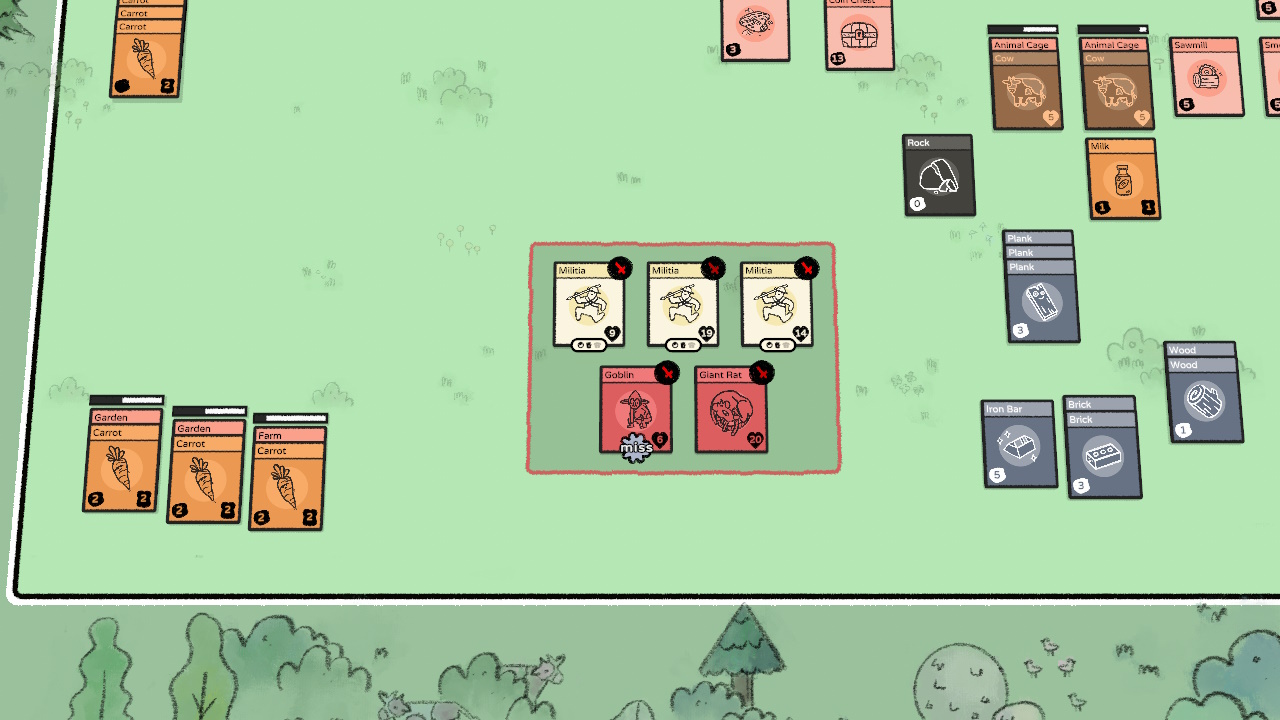This screenshot has width=1280, height=720.
Task: Select the Iron Bar card
Action: coord(1019,444)
